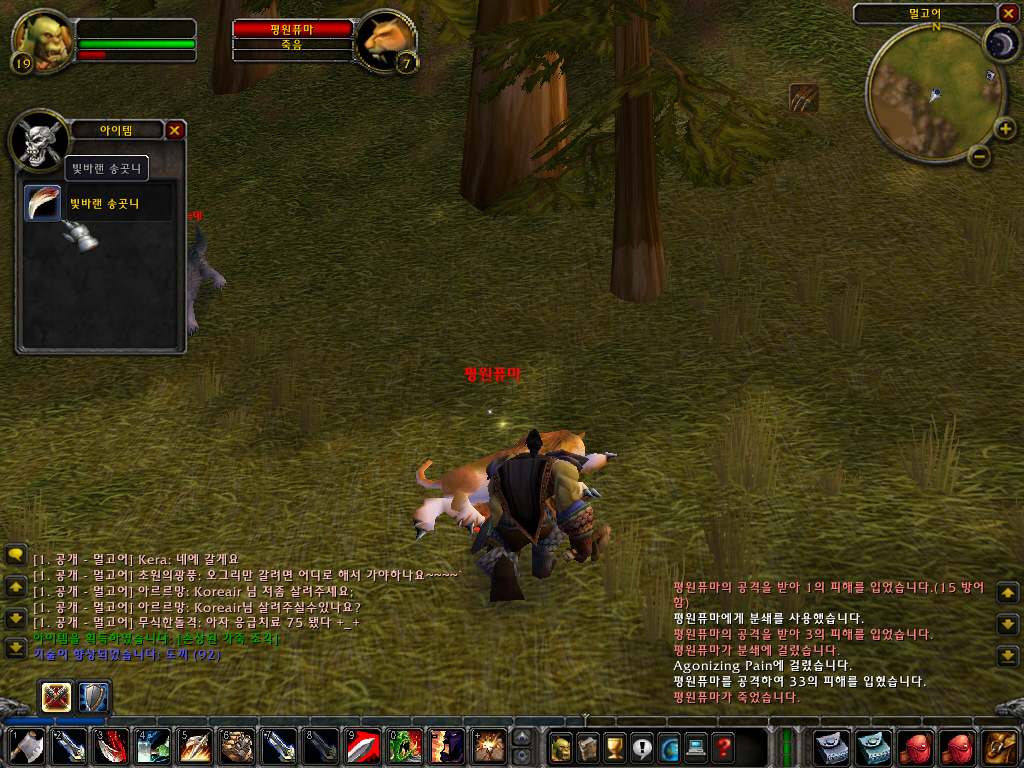Activate the fist ability in slot 6
This screenshot has height=768, width=1024.
(237, 747)
